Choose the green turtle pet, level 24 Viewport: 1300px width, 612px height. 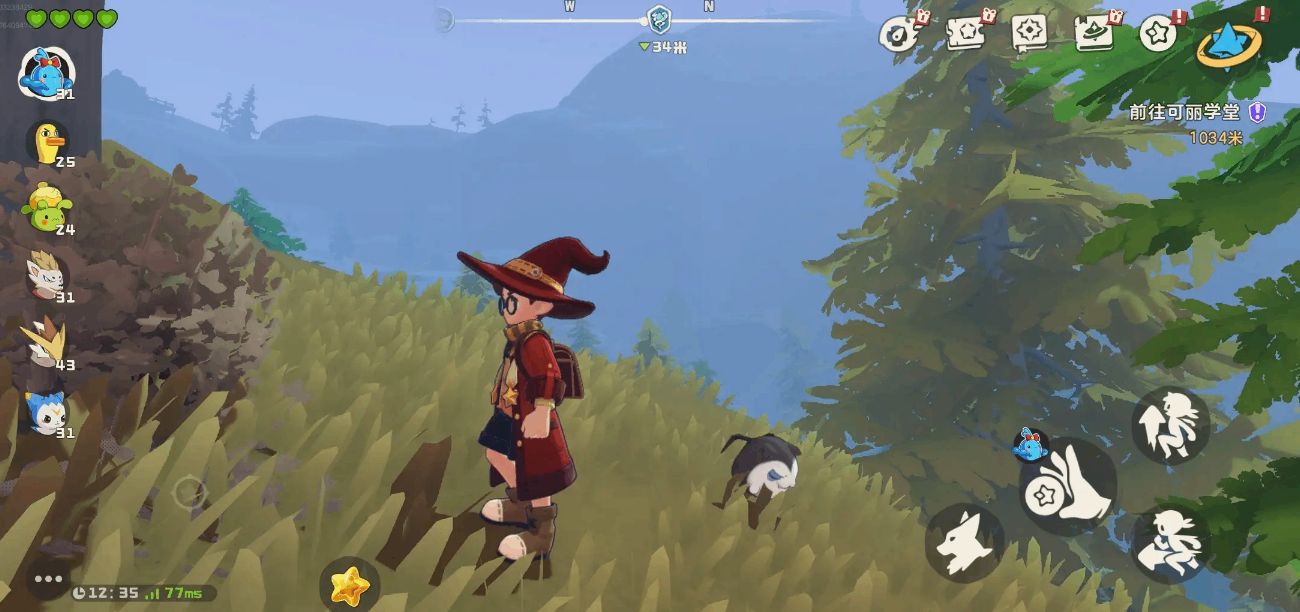46,208
